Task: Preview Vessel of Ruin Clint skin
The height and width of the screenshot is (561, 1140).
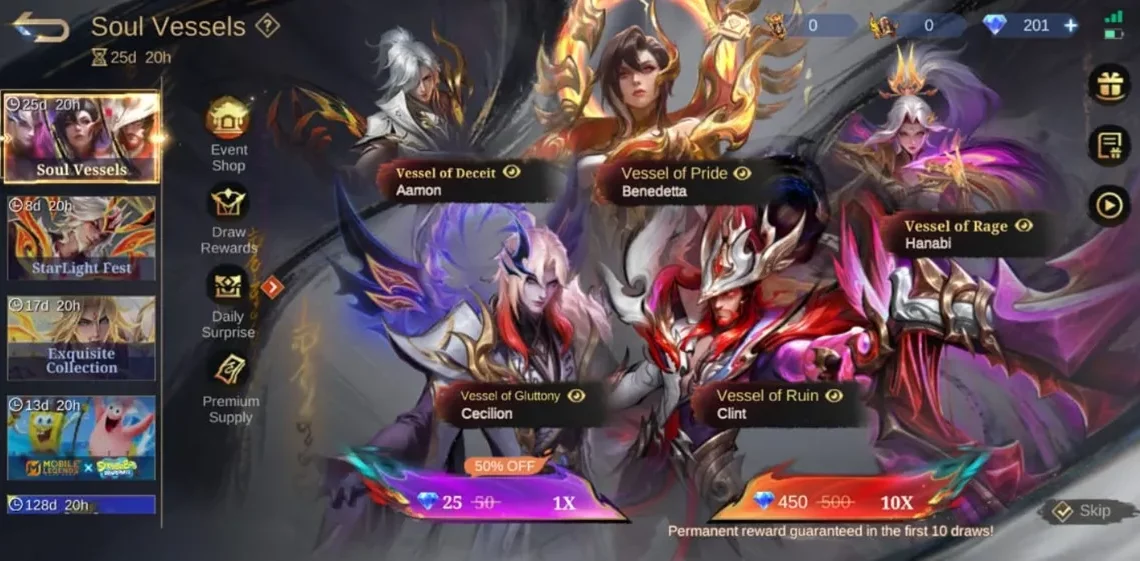Action: 833,395
